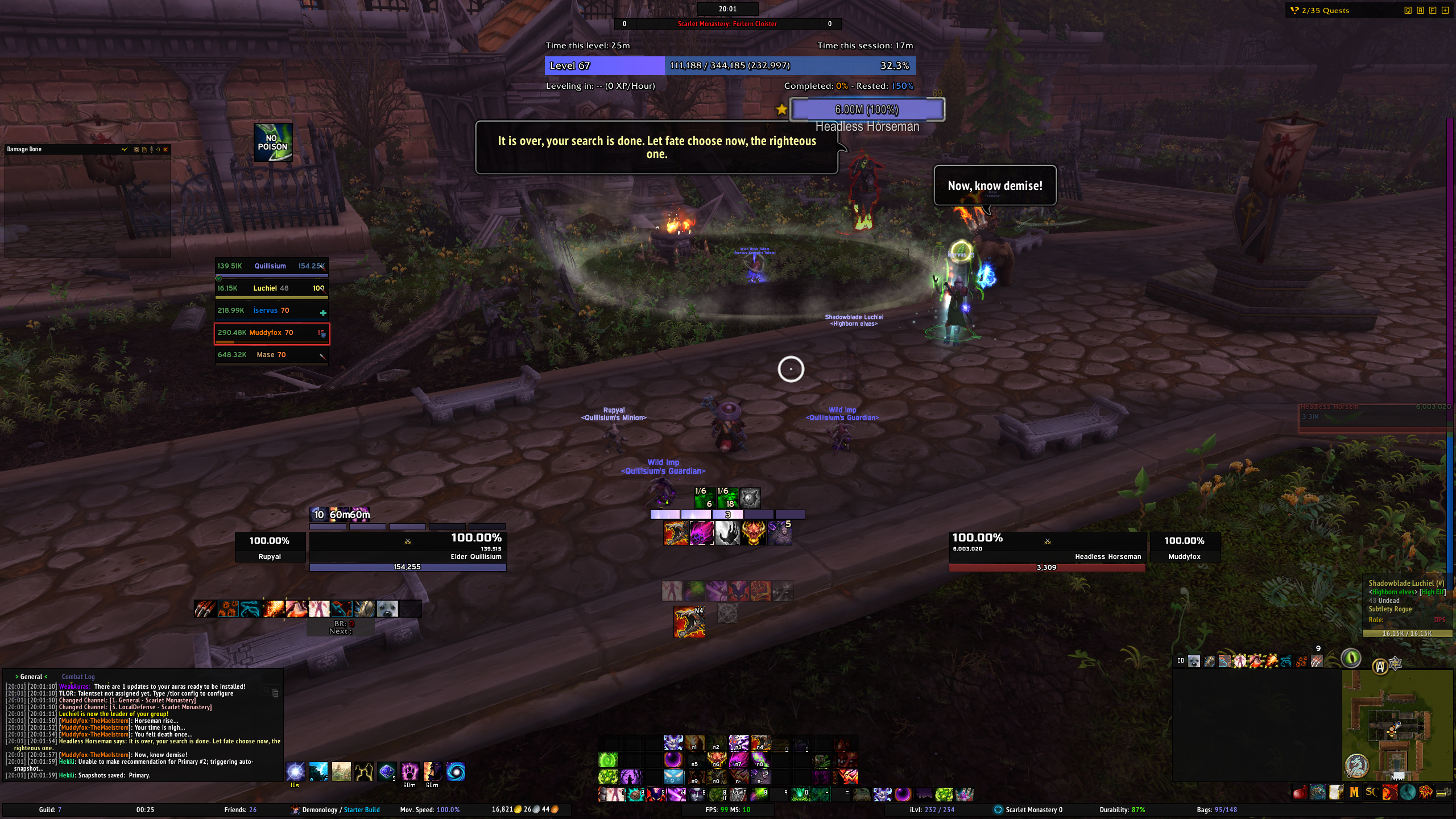Close the Damage Done meter window
Image resolution: width=1456 pixels, height=819 pixels.
point(166,150)
